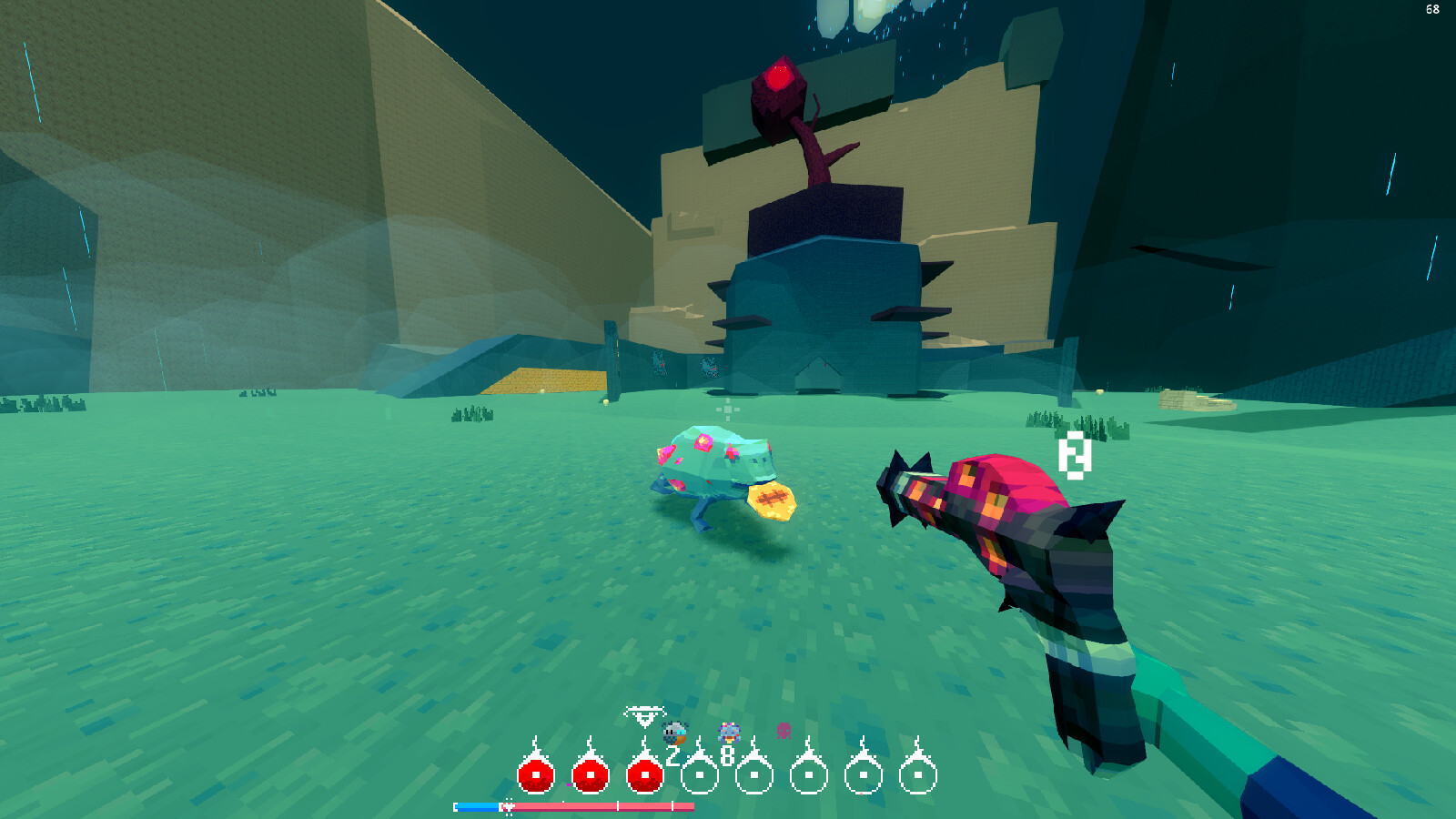Expand the diamond chevron above the heart row
Viewport: 1456px width, 819px height.
point(644,714)
